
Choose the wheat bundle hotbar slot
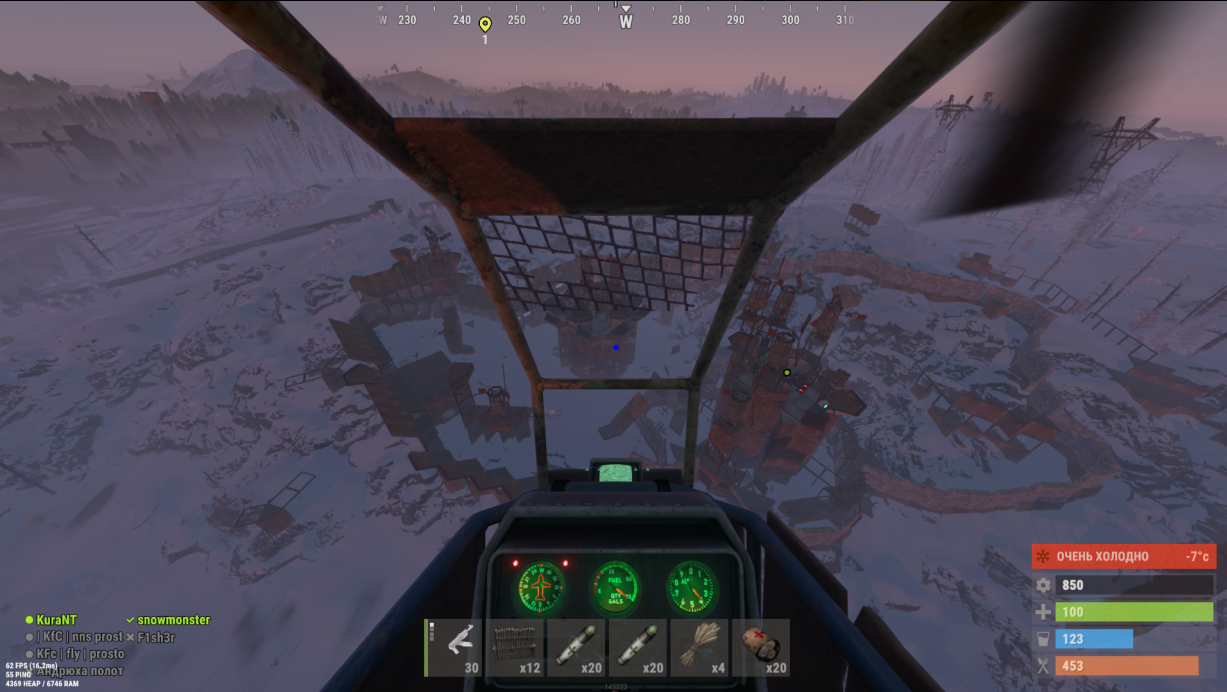point(700,648)
